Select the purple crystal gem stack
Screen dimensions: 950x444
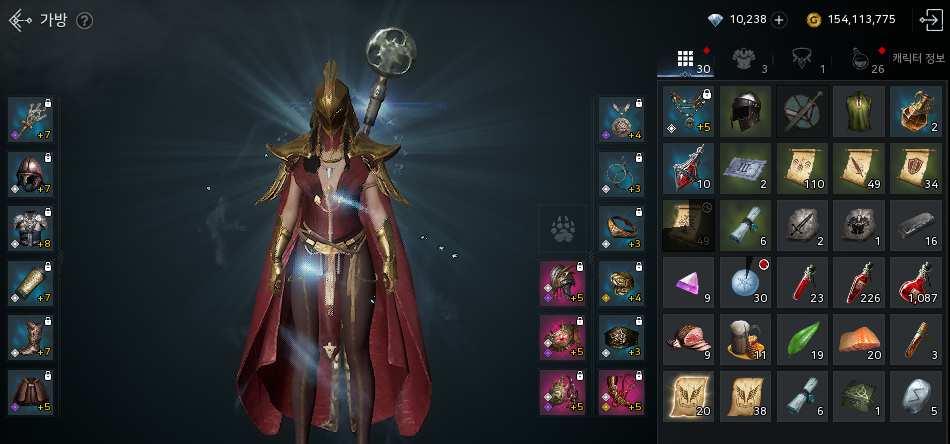(688, 282)
